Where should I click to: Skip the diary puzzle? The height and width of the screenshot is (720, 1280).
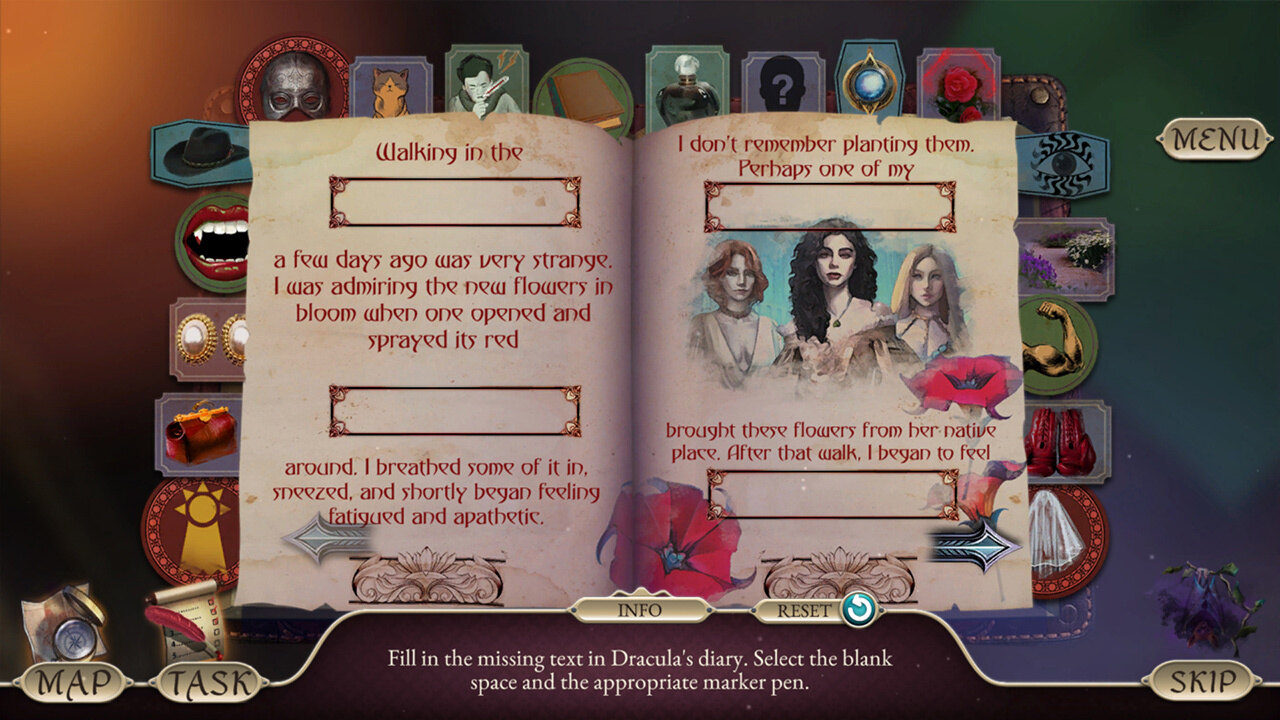click(1203, 682)
